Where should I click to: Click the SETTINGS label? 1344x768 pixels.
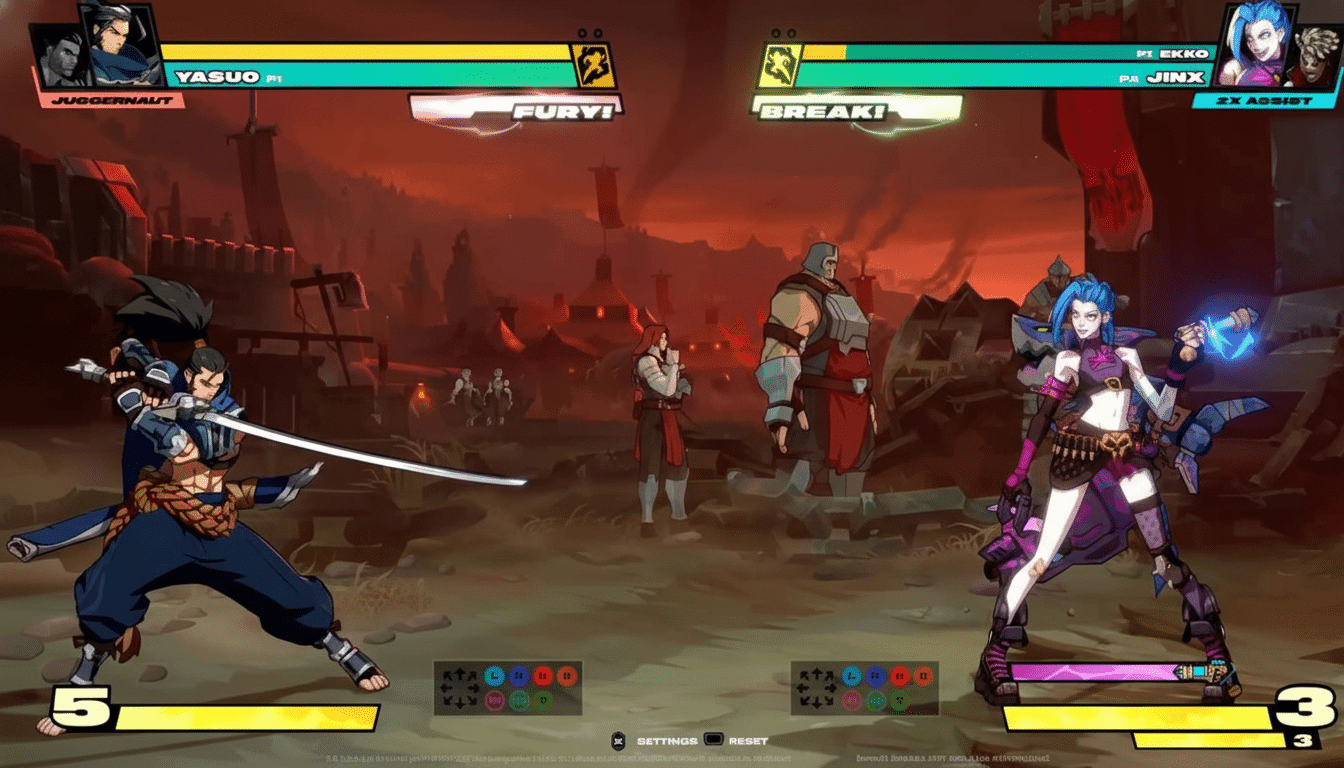tap(668, 742)
